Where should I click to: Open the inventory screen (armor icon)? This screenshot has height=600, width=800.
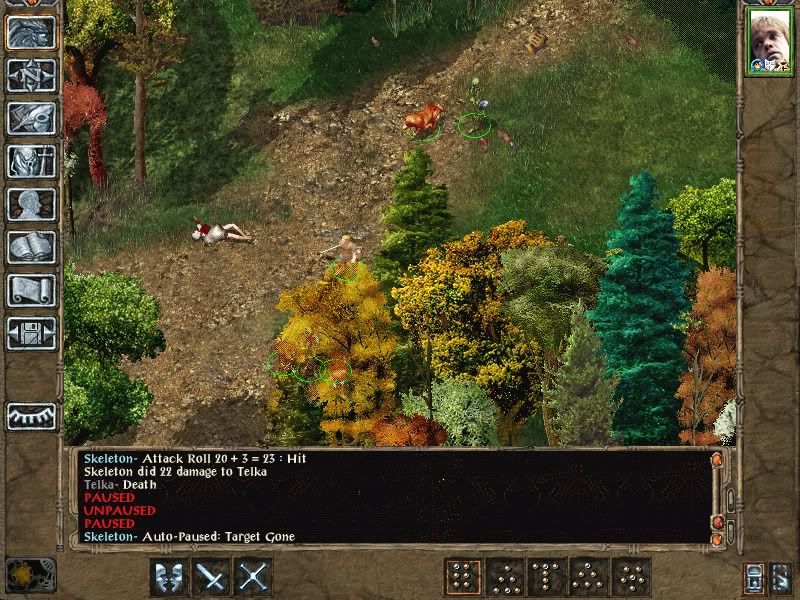(x=31, y=161)
